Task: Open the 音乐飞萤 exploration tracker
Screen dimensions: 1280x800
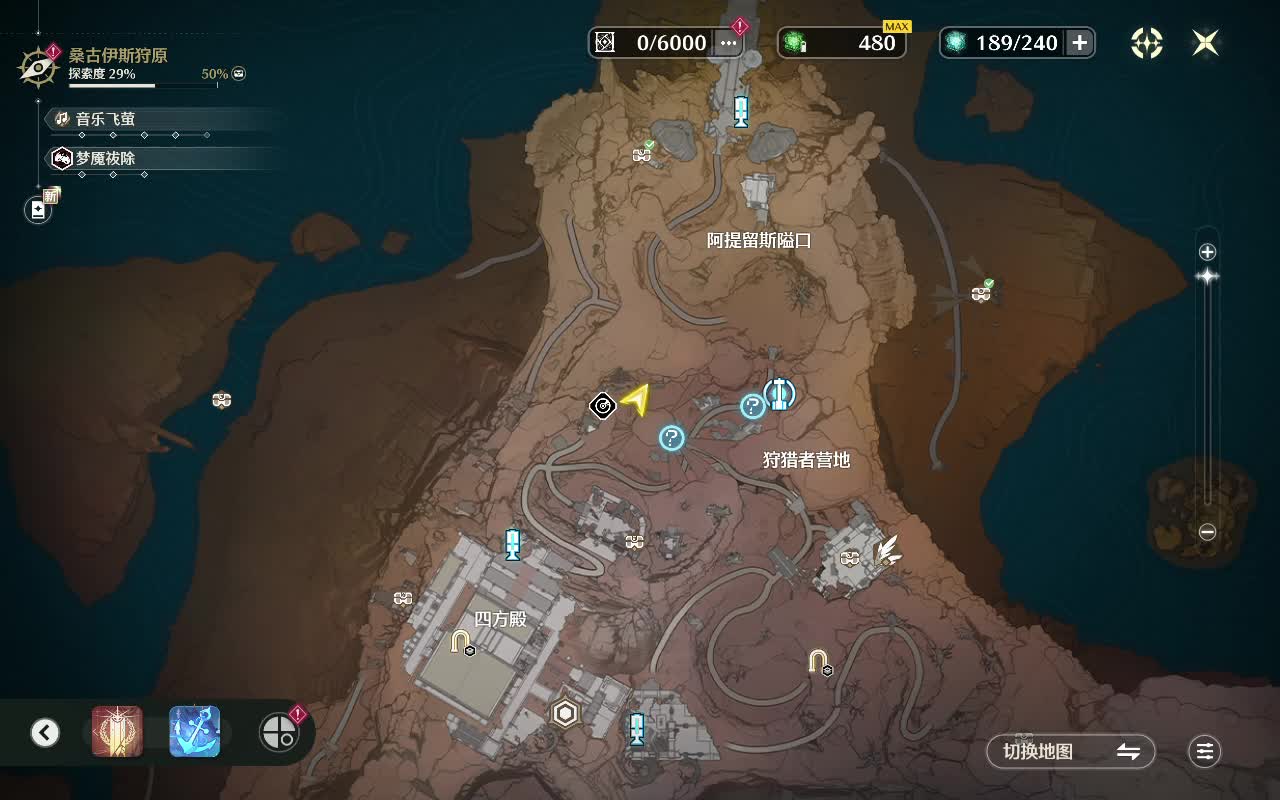Action: (x=105, y=119)
